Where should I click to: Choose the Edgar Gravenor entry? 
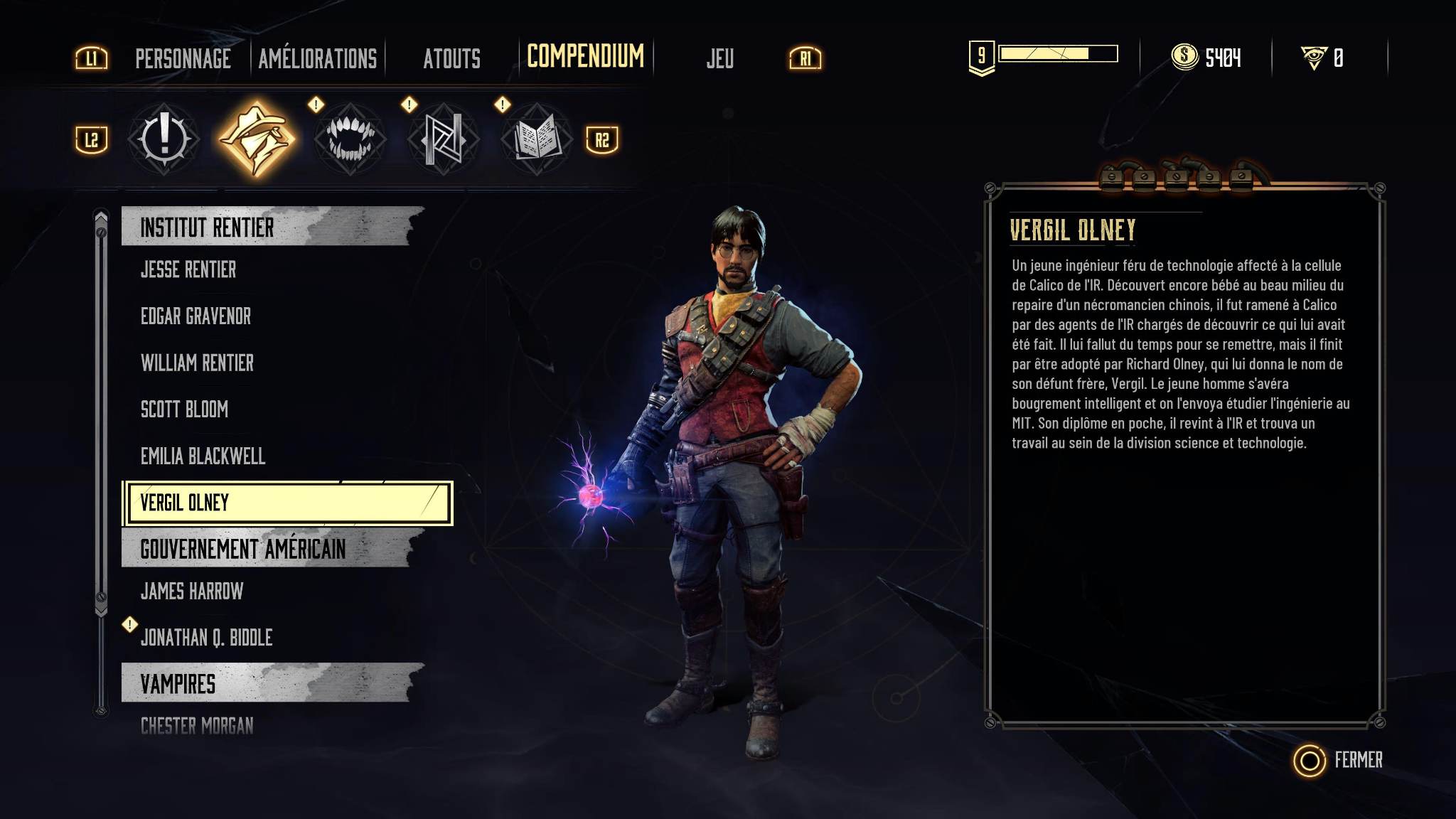[x=196, y=316]
